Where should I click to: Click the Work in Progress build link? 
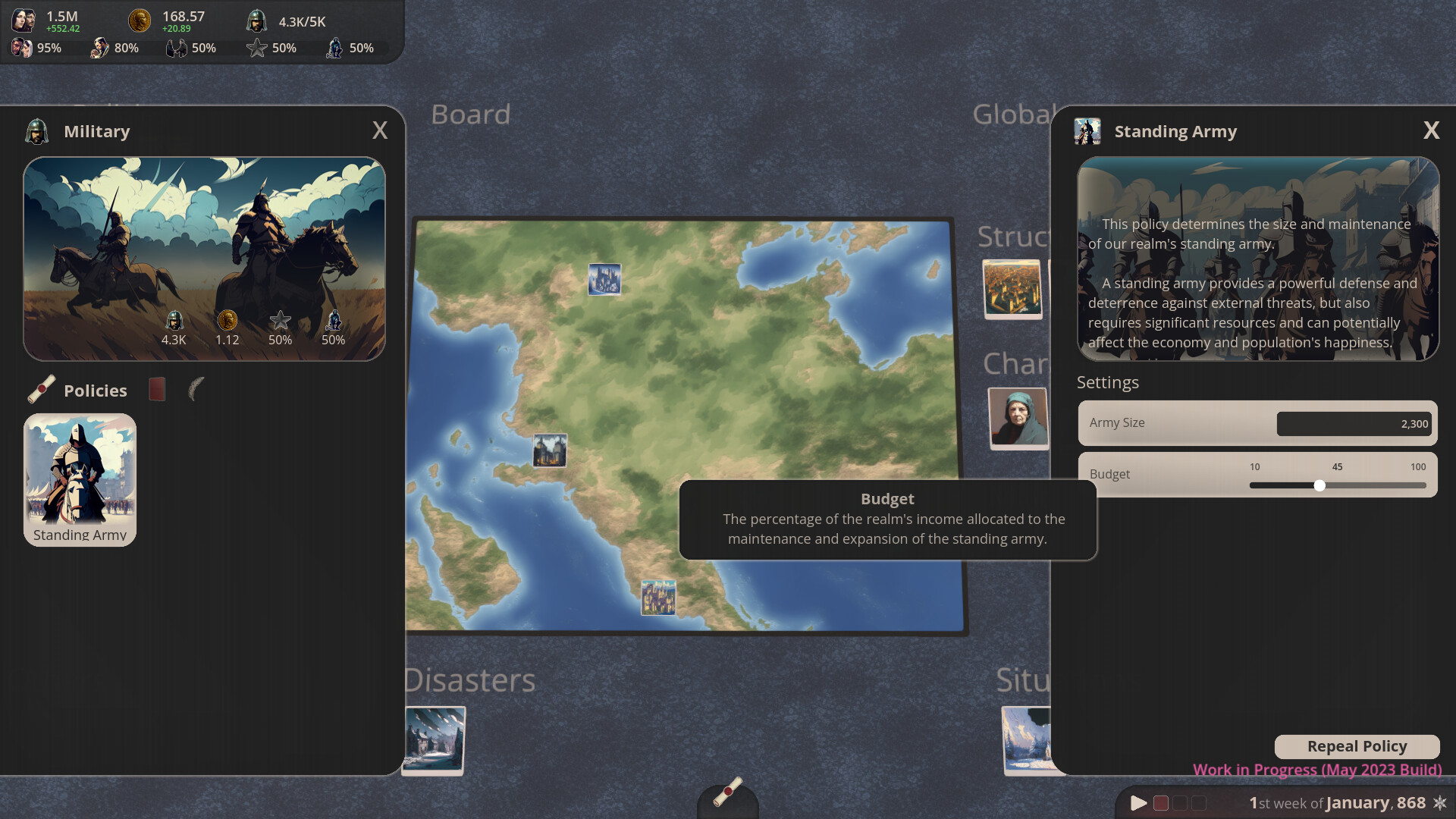[x=1317, y=769]
